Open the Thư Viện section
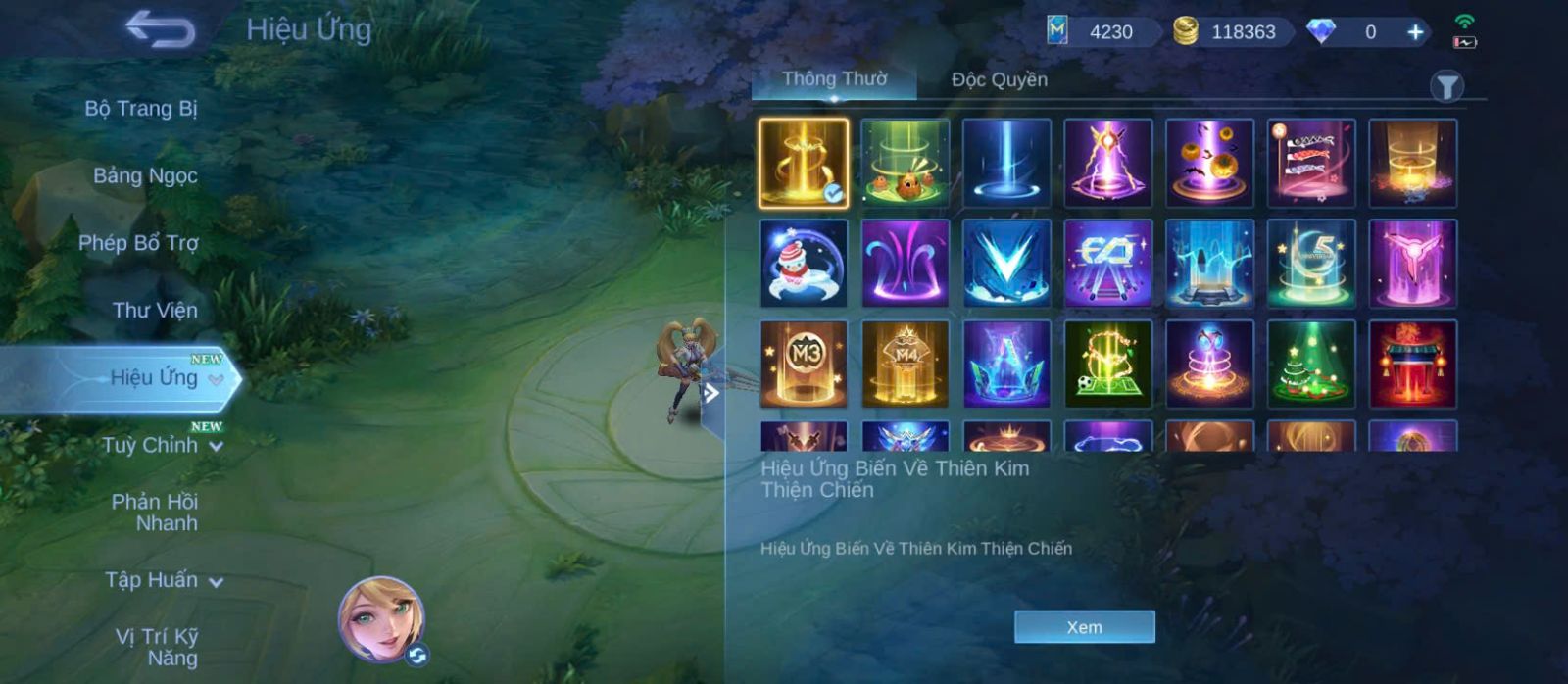 coord(154,311)
